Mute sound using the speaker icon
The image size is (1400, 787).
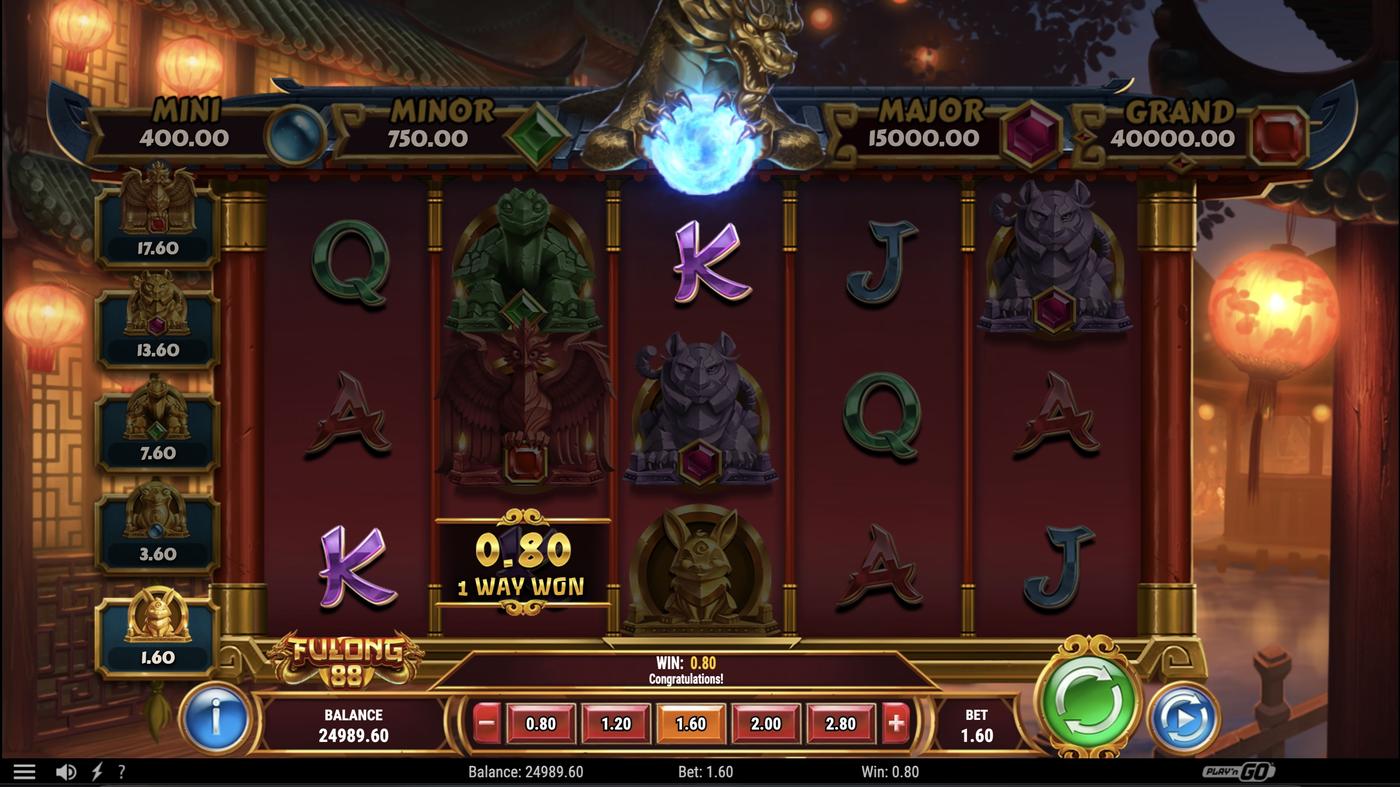click(x=65, y=770)
